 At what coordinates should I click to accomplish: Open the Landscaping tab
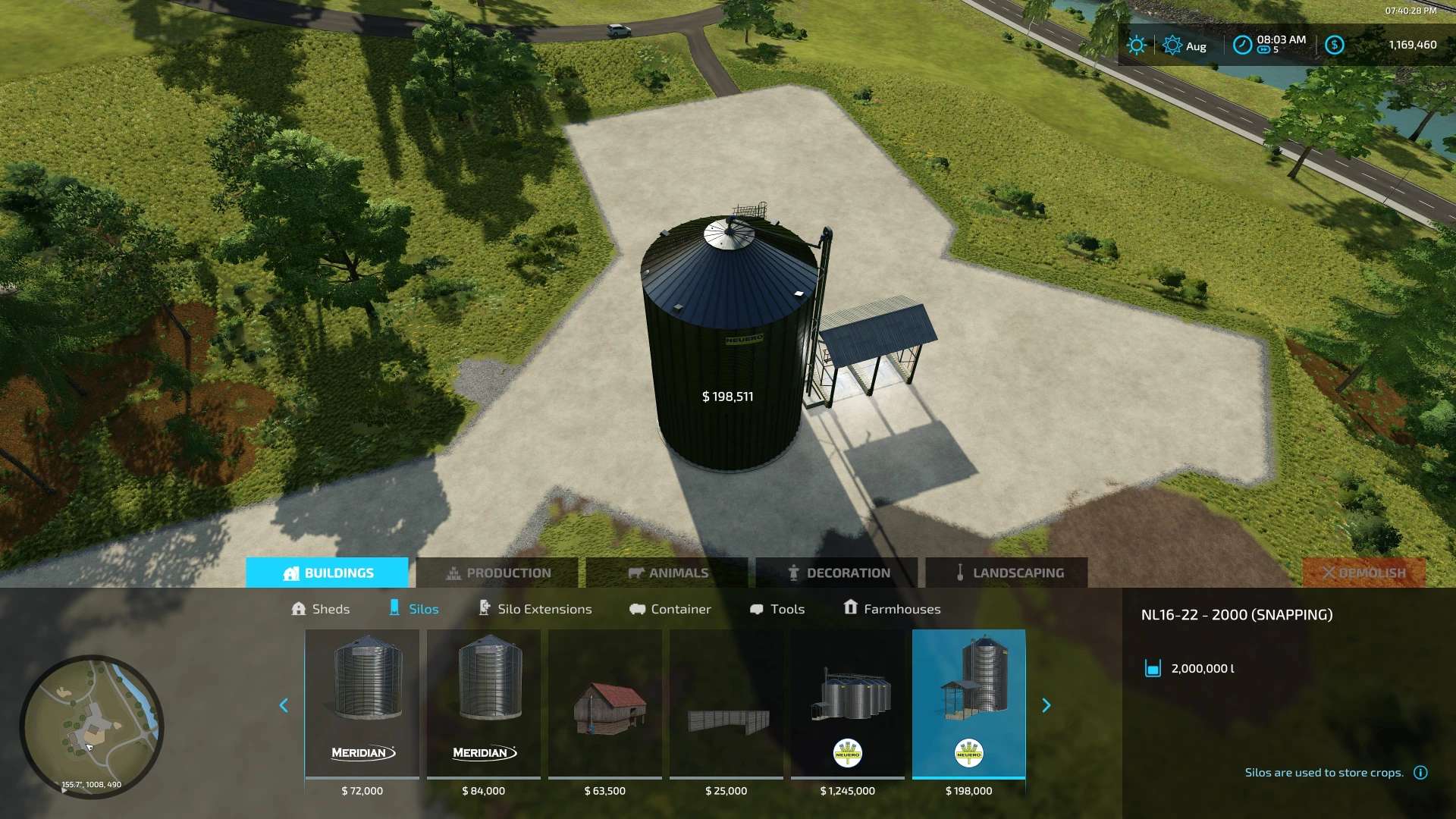tap(1007, 573)
